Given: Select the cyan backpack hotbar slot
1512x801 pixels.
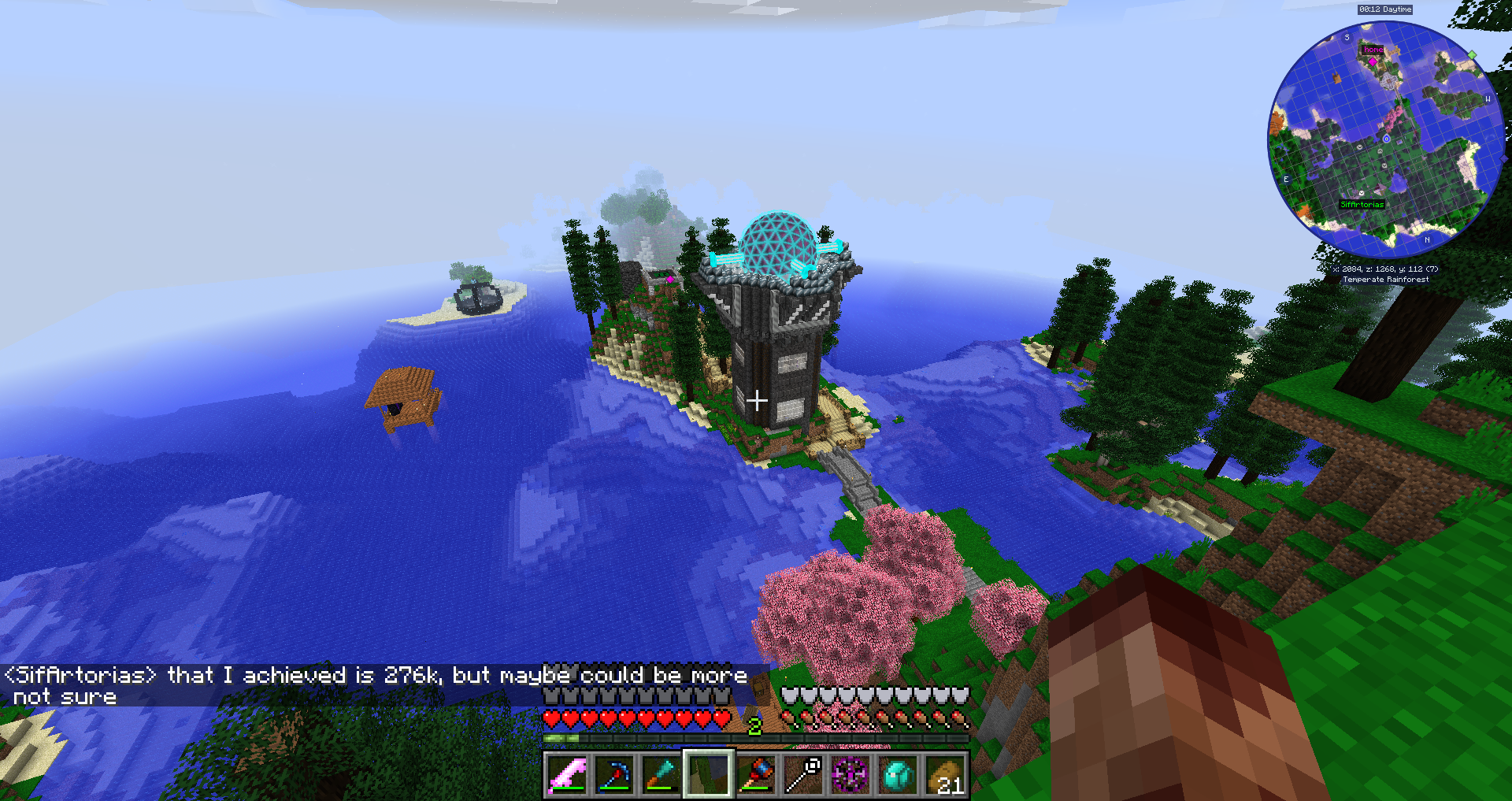Looking at the screenshot, I should pos(898,775).
